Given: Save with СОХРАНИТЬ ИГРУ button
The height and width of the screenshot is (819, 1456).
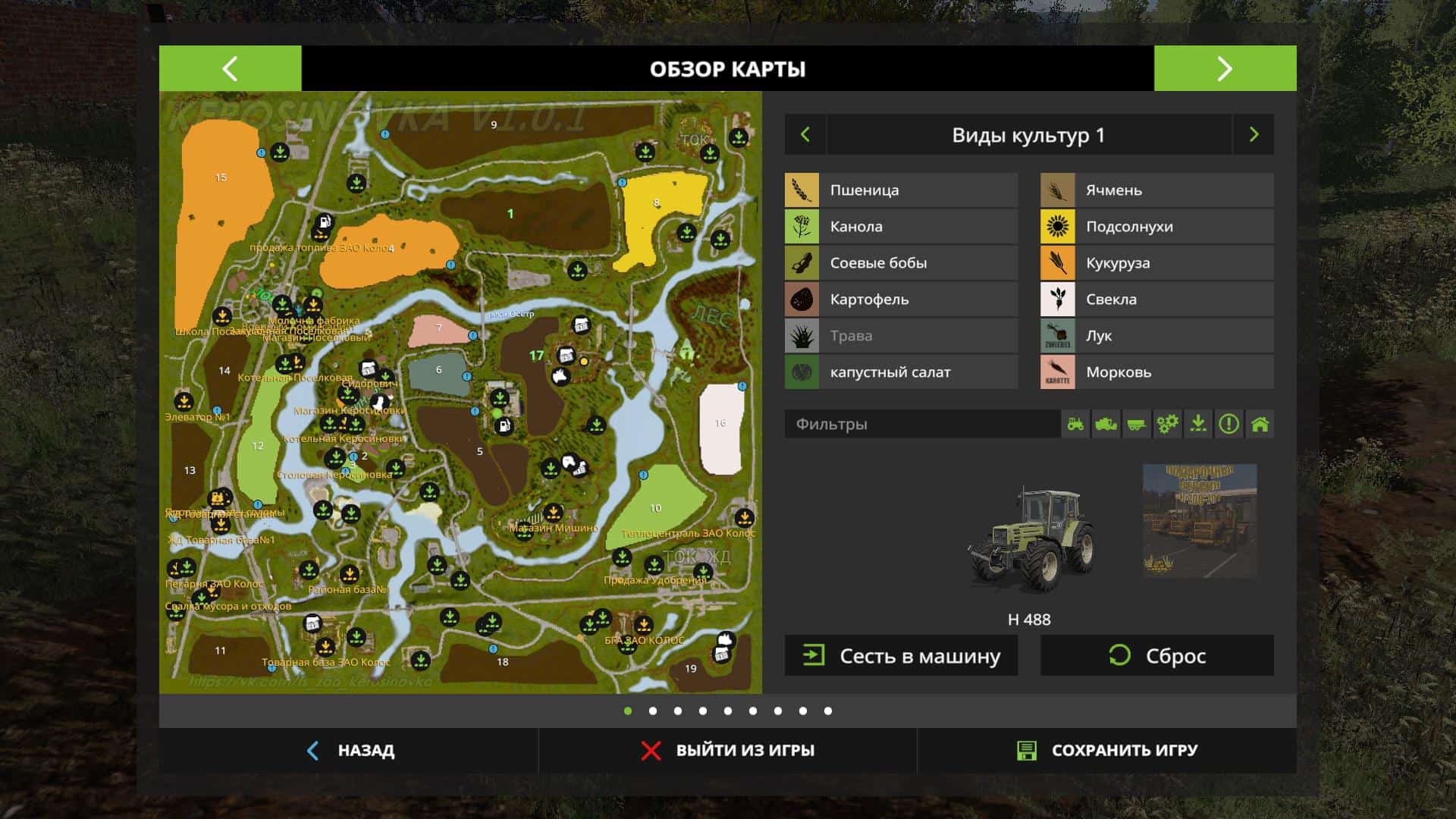Looking at the screenshot, I should pos(1107,751).
